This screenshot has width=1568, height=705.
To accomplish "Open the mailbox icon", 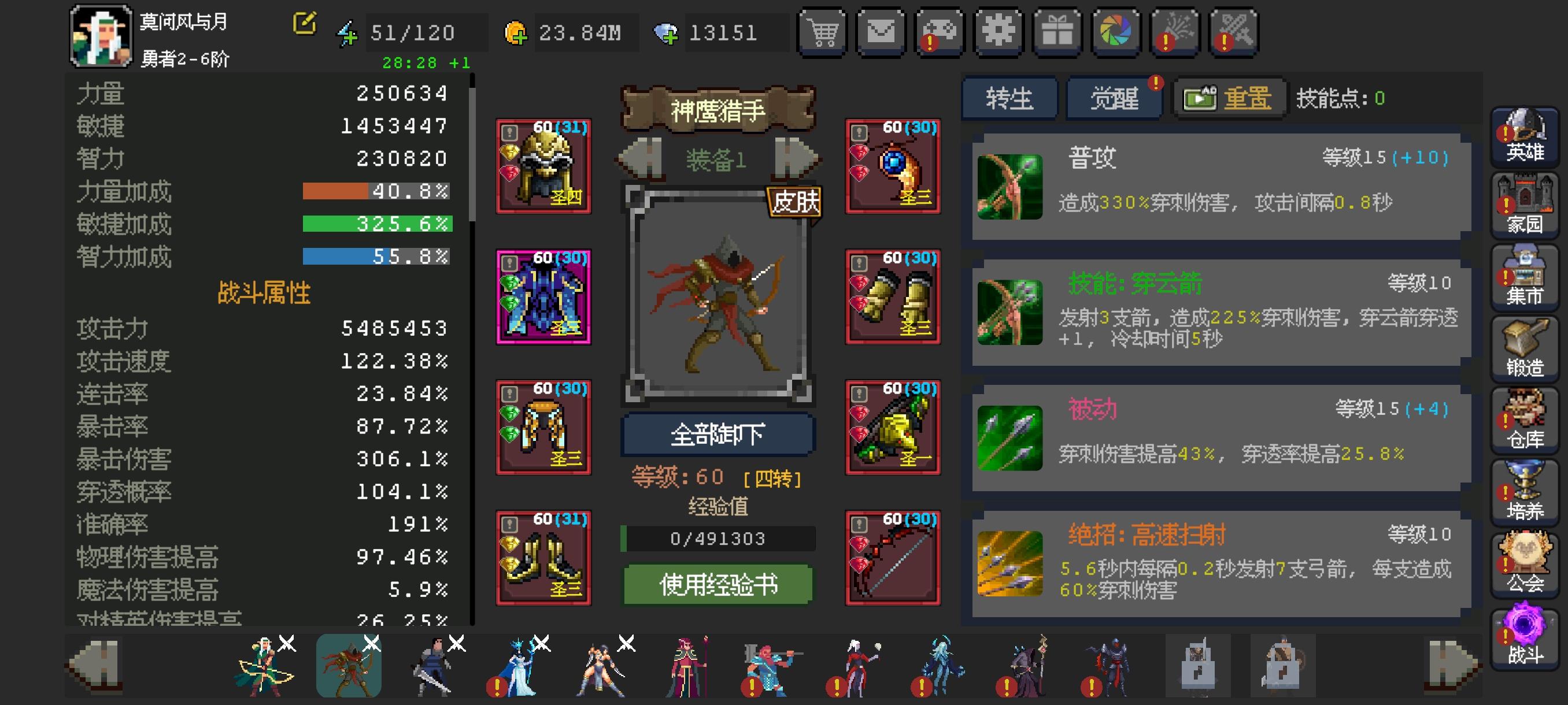I will coord(881,32).
